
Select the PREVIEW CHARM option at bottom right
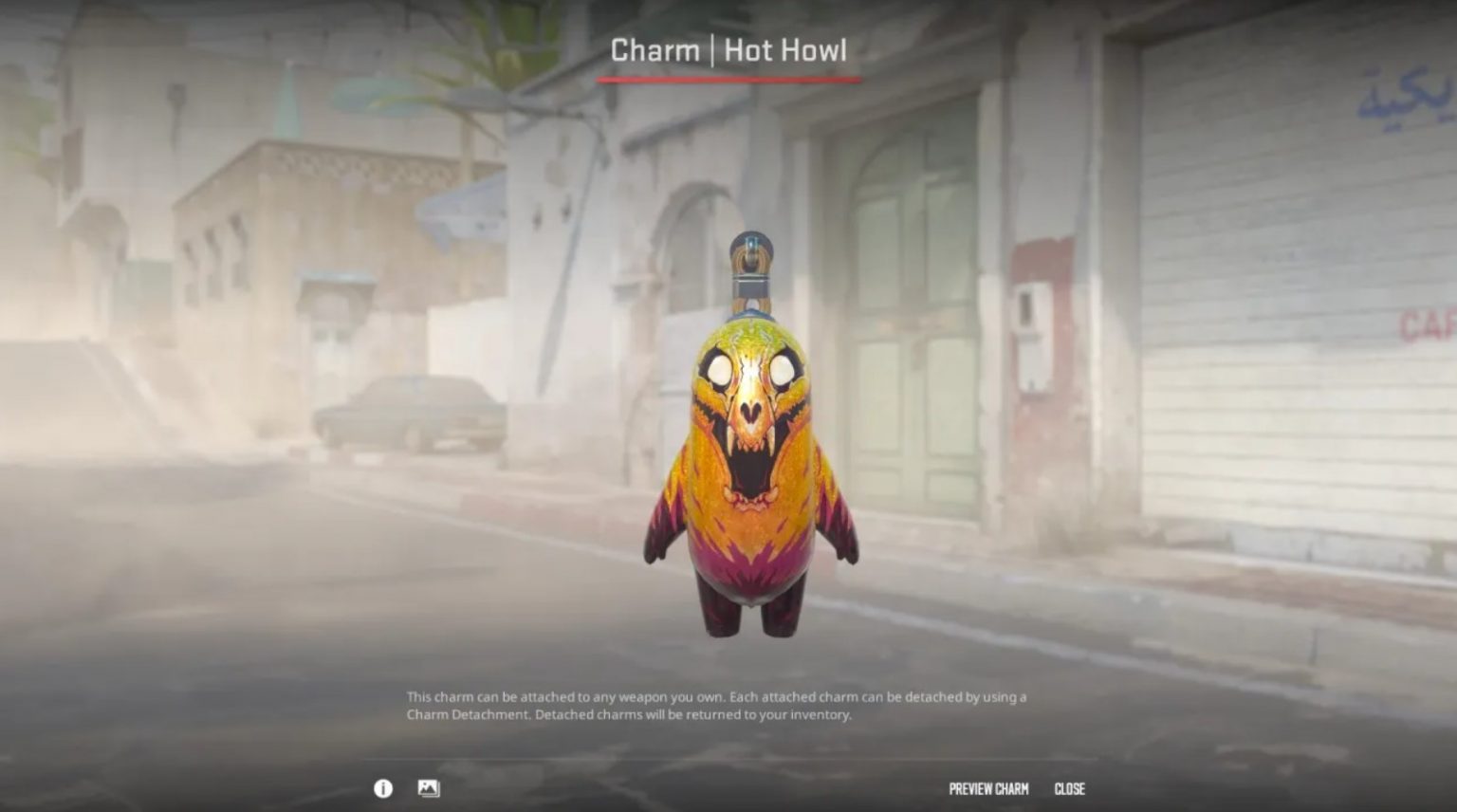[989, 787]
